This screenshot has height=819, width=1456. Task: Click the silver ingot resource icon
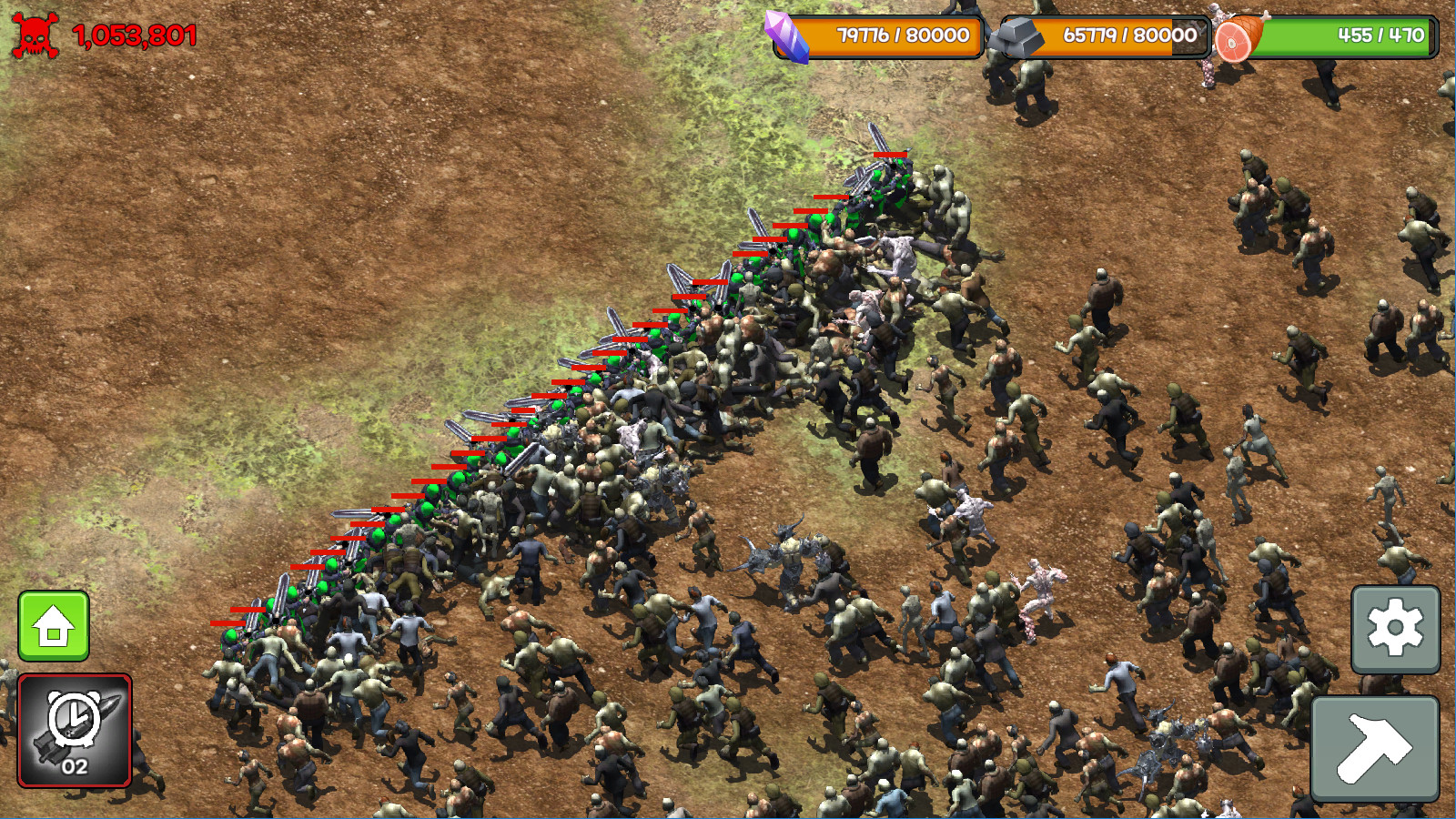(1019, 35)
